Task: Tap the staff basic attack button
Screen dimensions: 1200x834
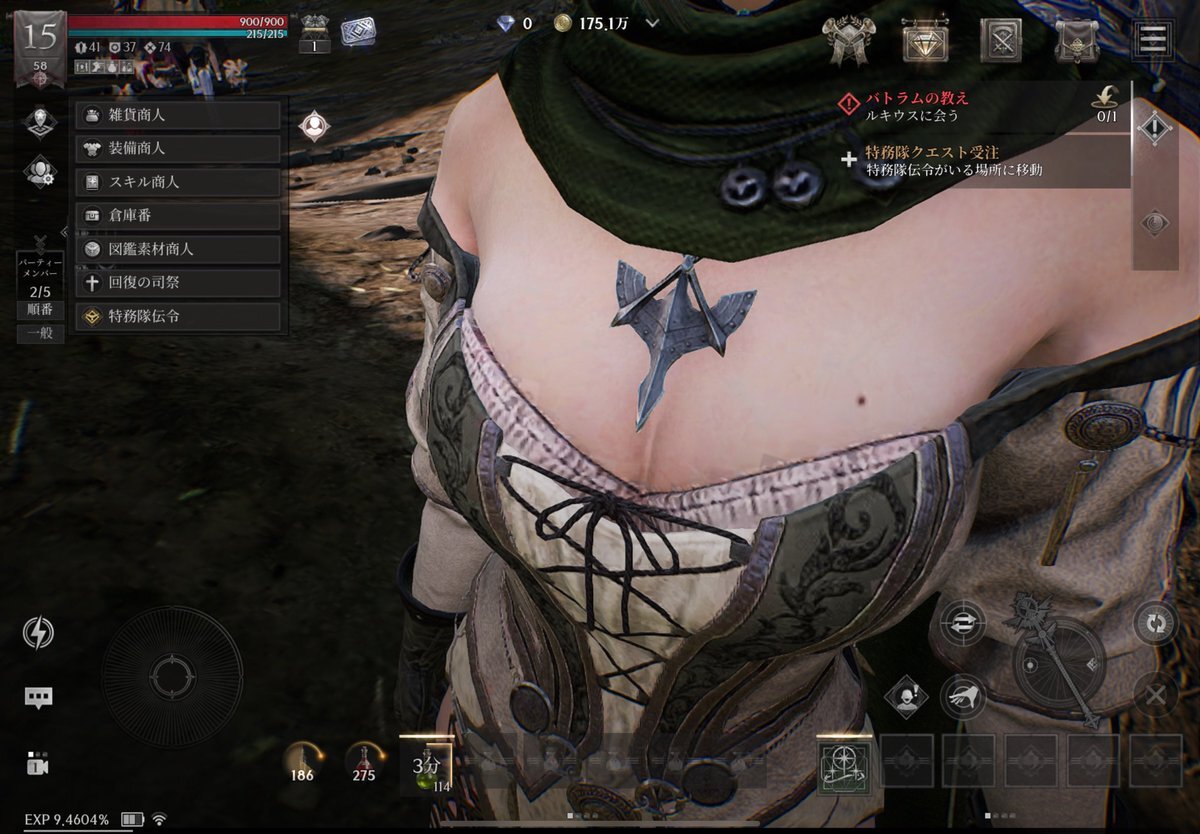Action: (1058, 662)
